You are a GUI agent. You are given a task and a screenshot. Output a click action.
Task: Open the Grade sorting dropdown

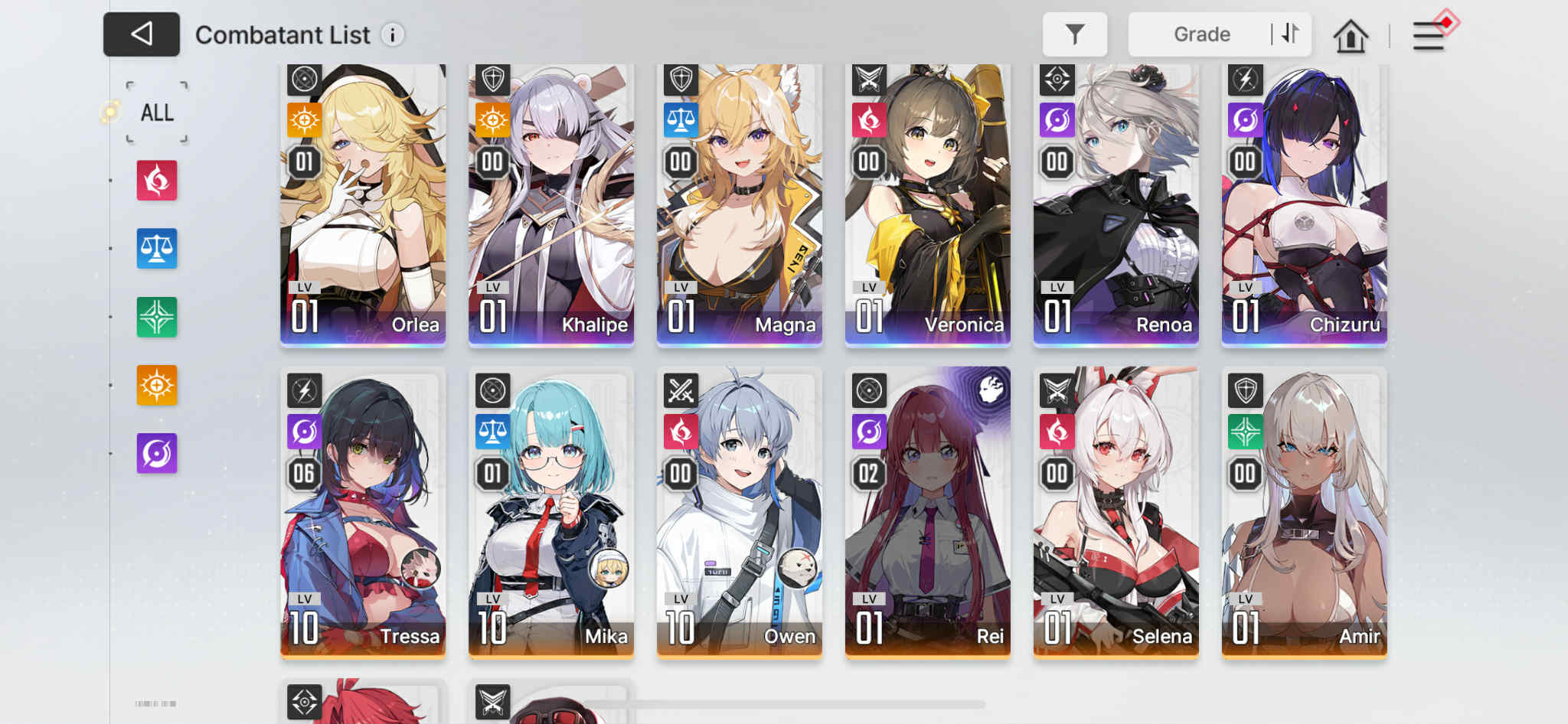(x=1202, y=34)
